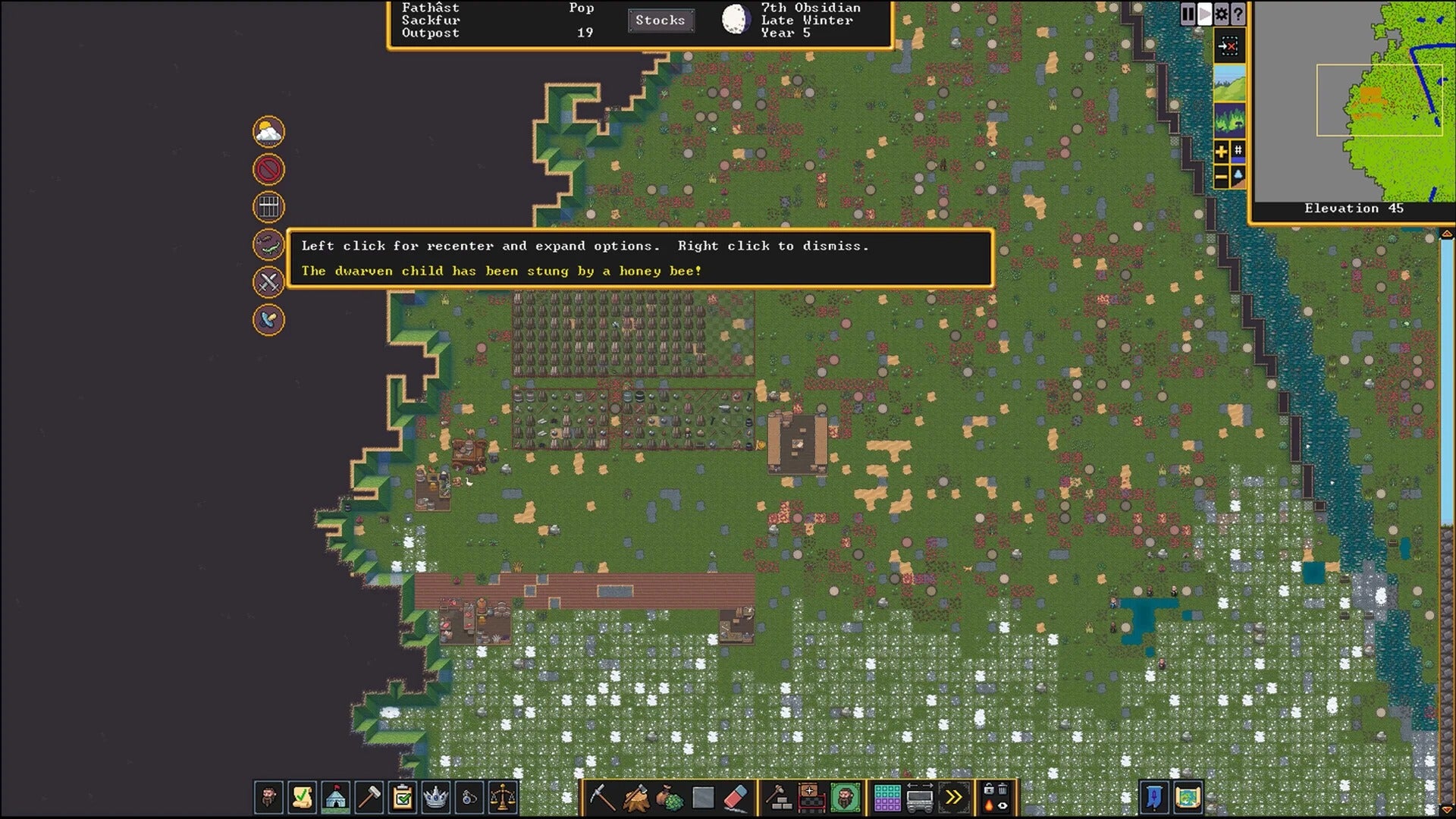The width and height of the screenshot is (1456, 819).
Task: Expand more tools with double chevron
Action: (x=954, y=798)
